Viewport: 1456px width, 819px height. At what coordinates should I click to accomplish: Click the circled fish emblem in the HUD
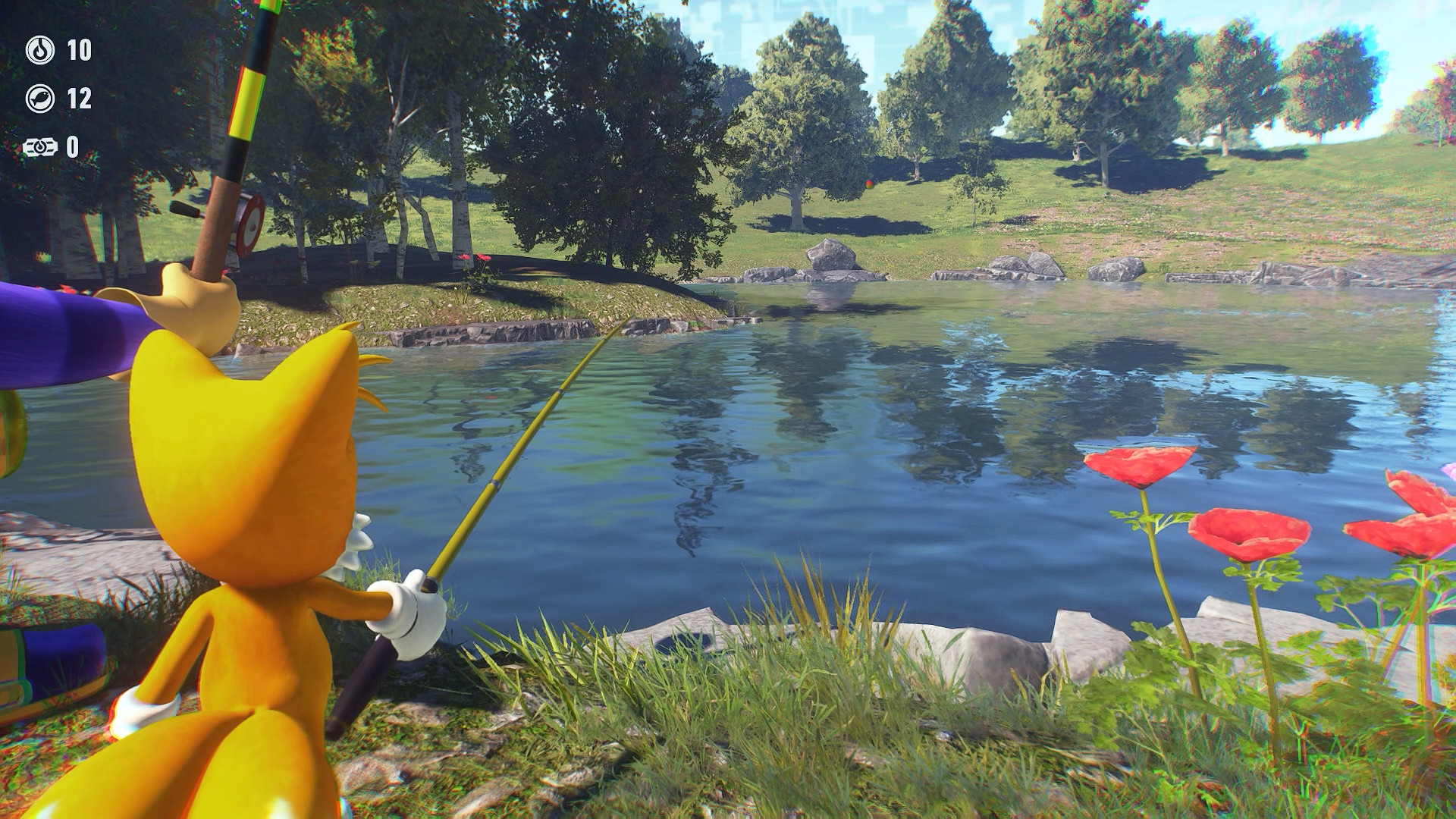click(40, 98)
